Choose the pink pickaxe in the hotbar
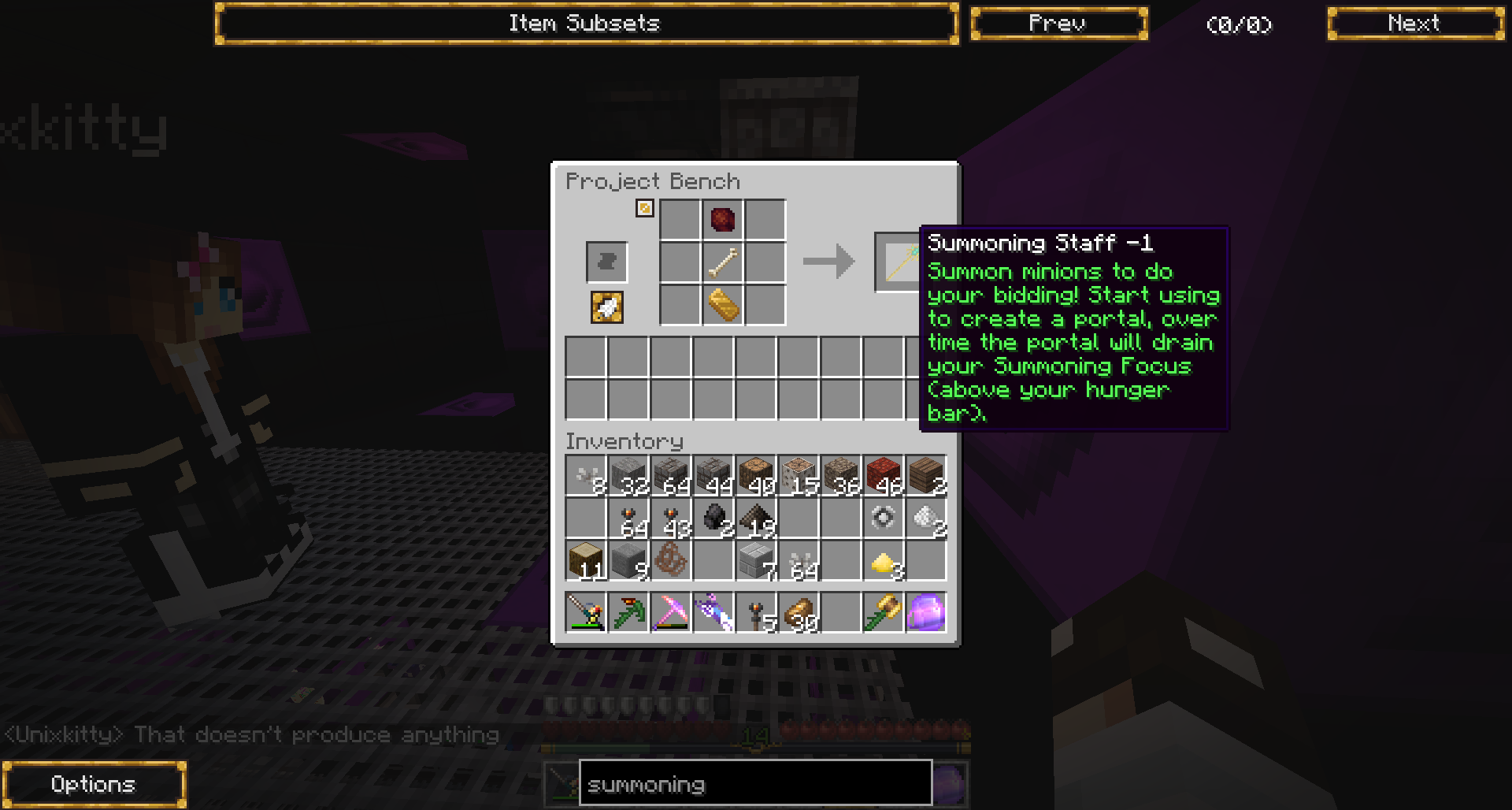The width and height of the screenshot is (1512, 810). 671,613
